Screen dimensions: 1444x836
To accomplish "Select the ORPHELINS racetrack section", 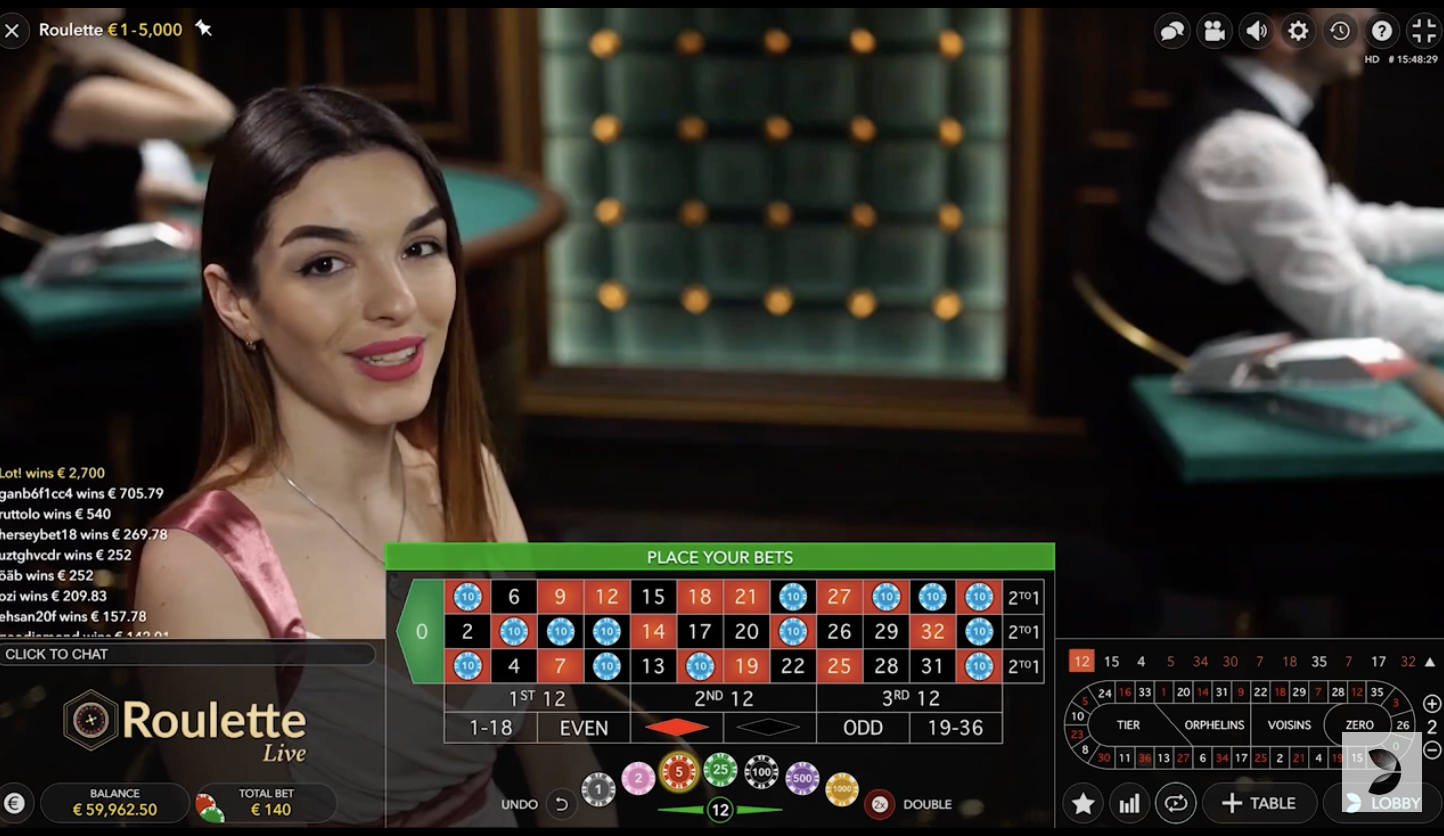I will point(1214,725).
